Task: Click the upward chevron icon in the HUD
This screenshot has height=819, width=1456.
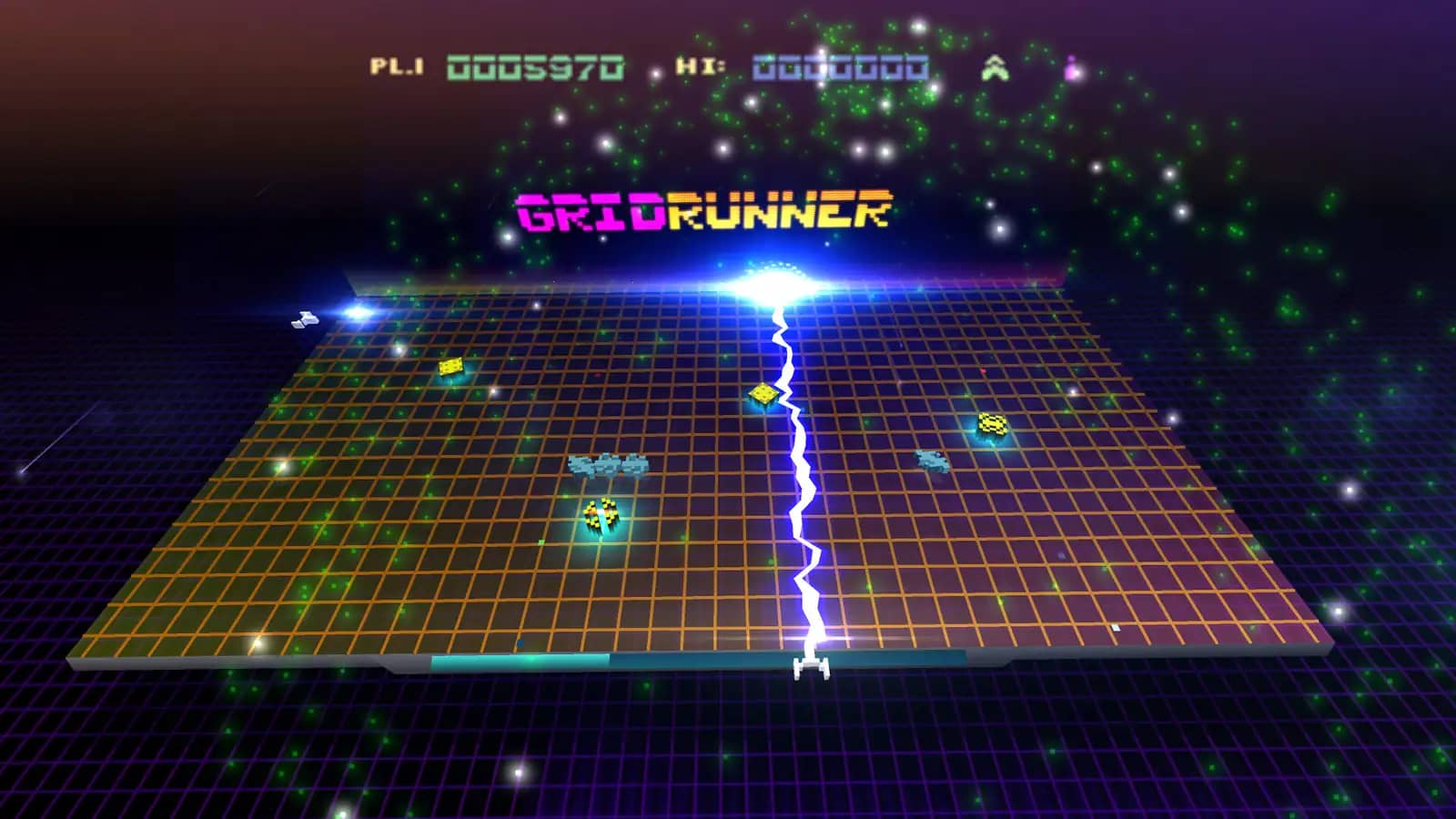Action: click(x=995, y=66)
